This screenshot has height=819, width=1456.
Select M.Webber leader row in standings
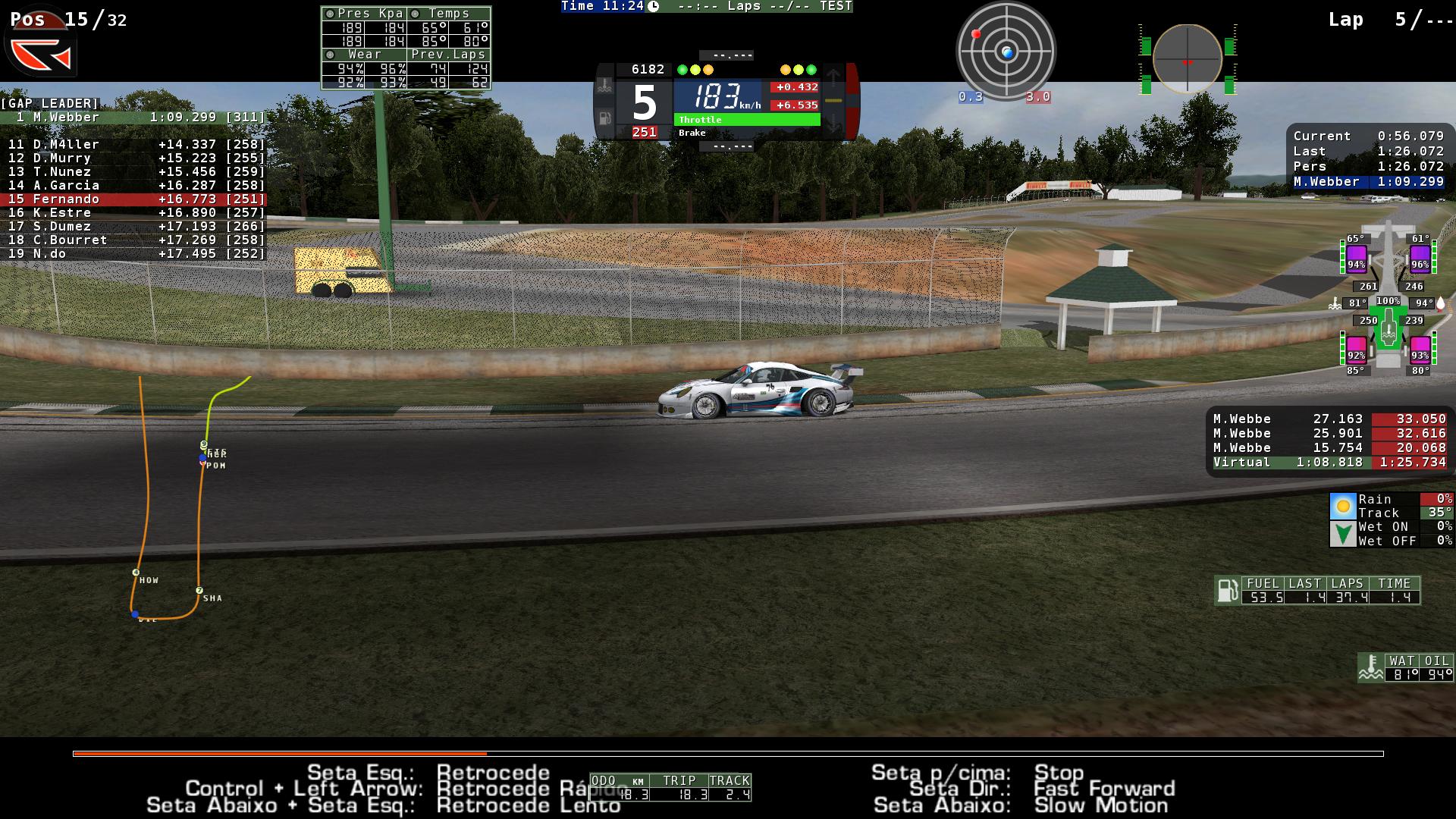pos(133,118)
